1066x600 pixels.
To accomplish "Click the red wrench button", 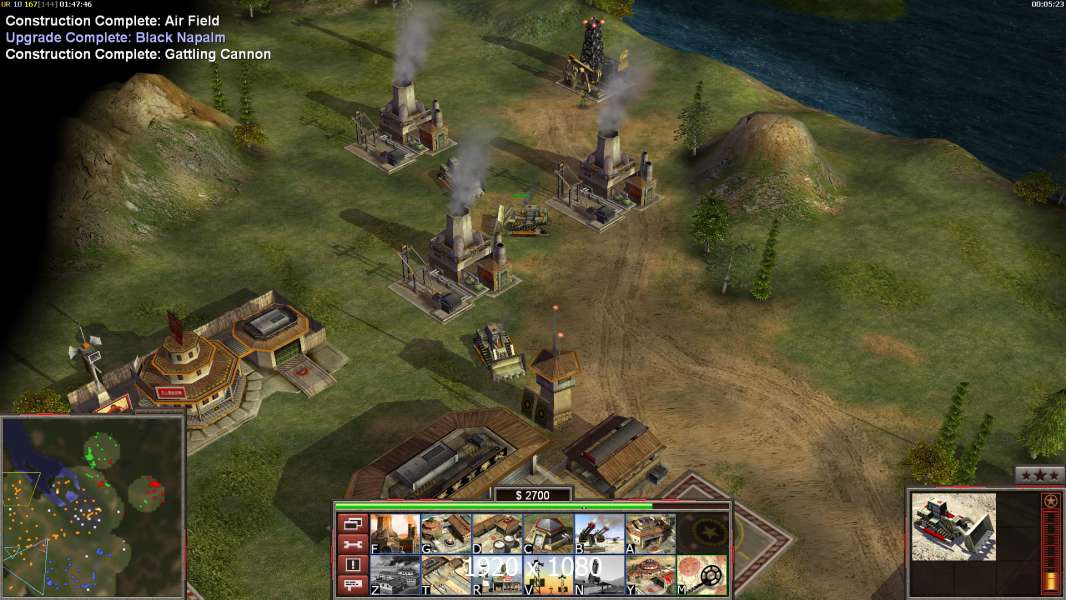I will click(351, 544).
